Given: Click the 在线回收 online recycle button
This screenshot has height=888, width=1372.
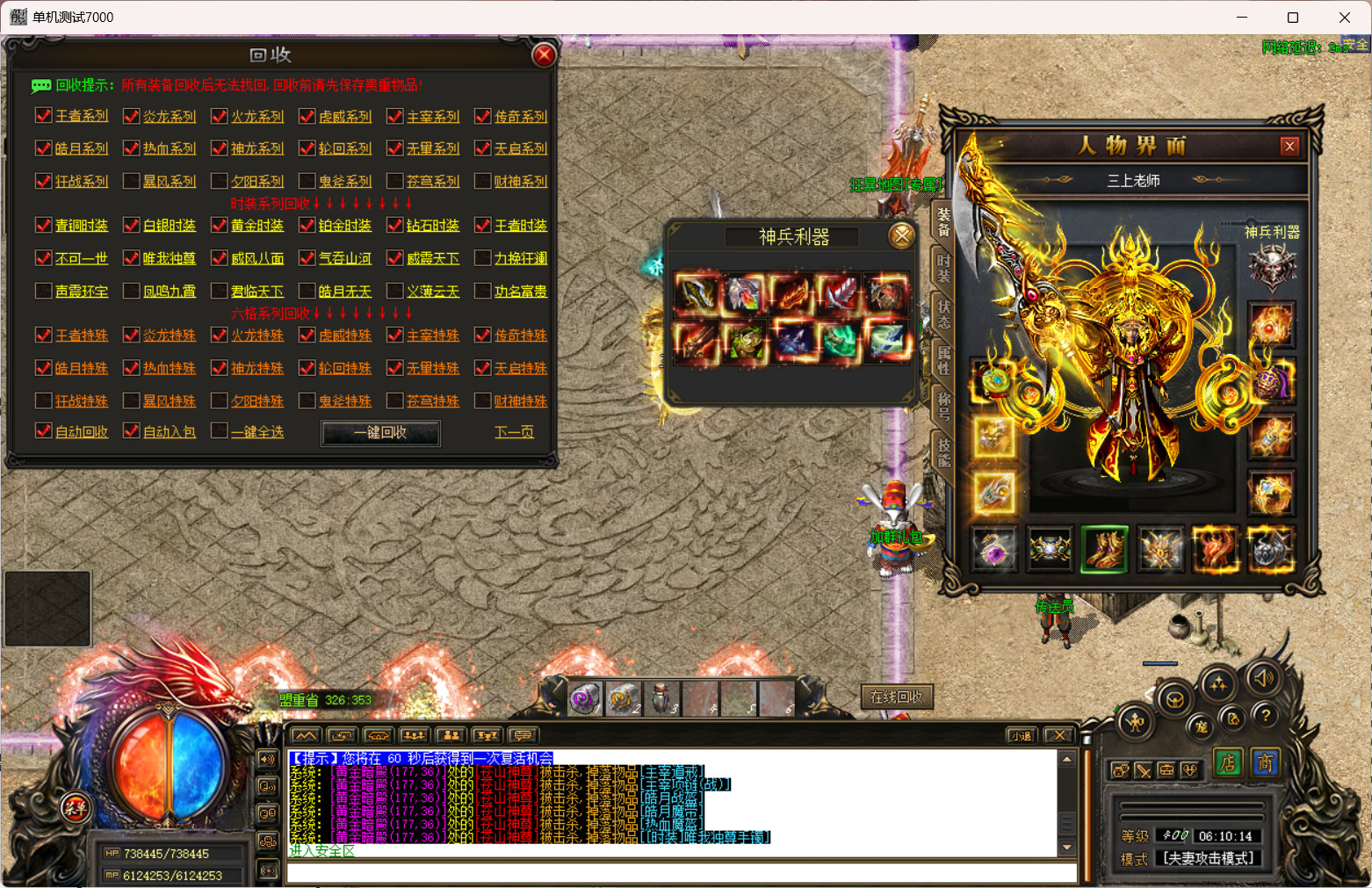Looking at the screenshot, I should (896, 697).
